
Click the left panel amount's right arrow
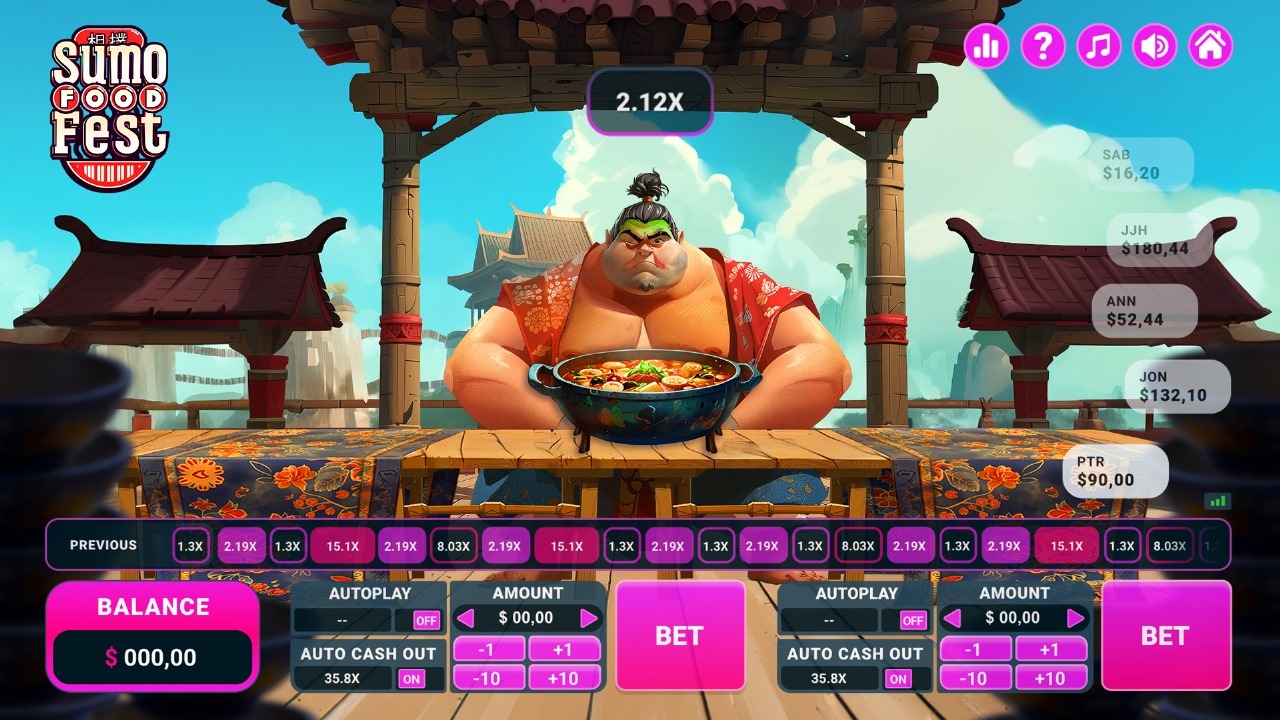point(589,618)
